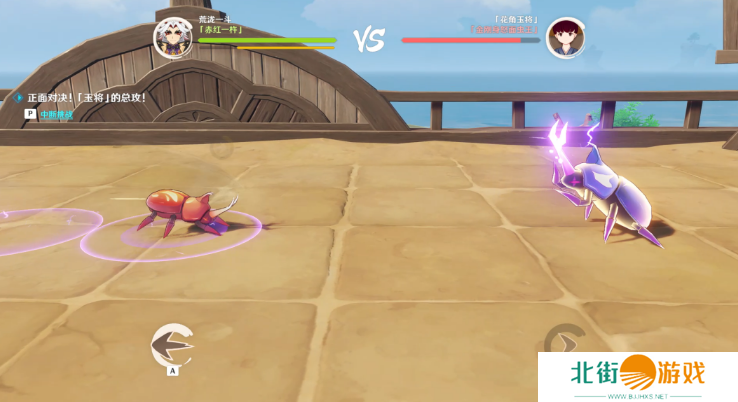Select the opponent's round avatar portrait

pos(565,38)
